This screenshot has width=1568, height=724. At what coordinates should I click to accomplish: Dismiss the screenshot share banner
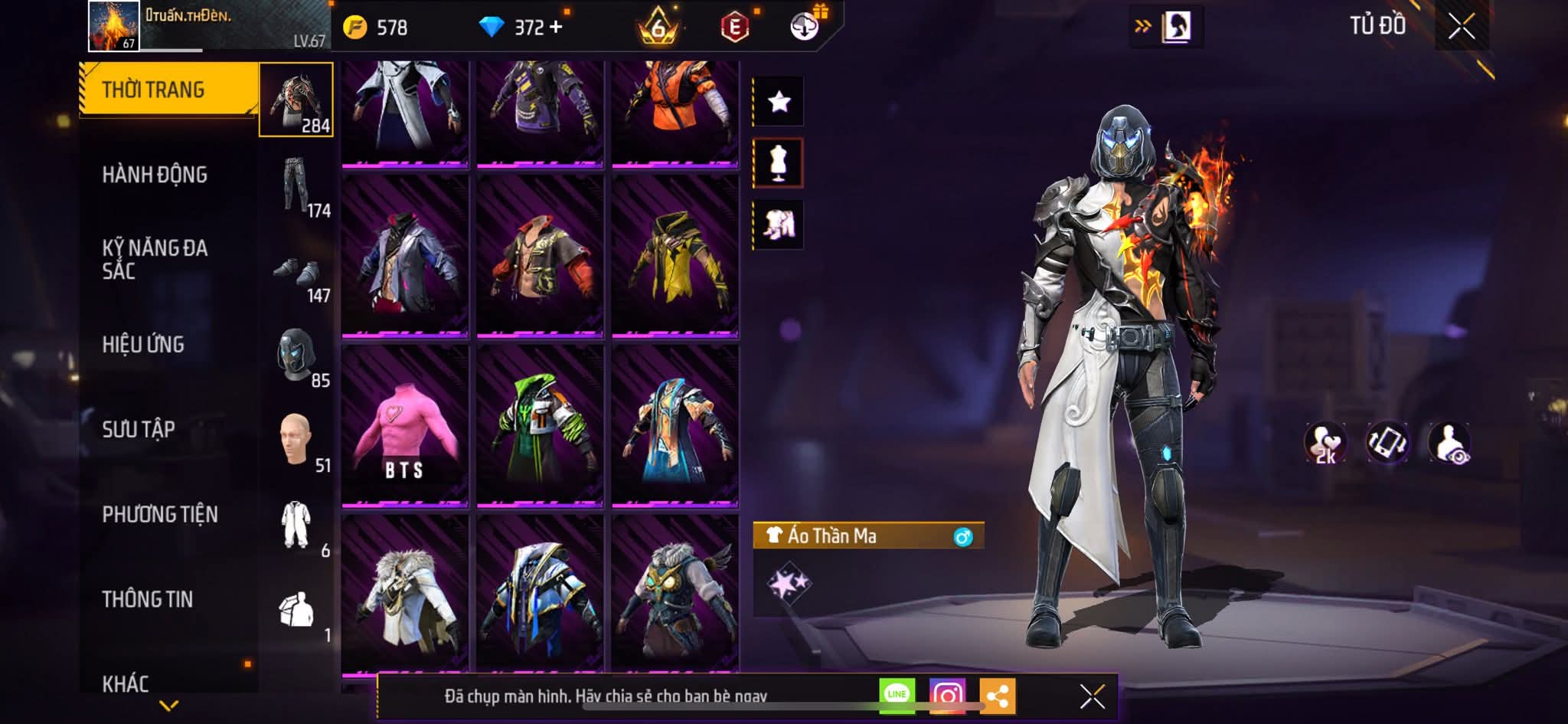click(x=1092, y=696)
